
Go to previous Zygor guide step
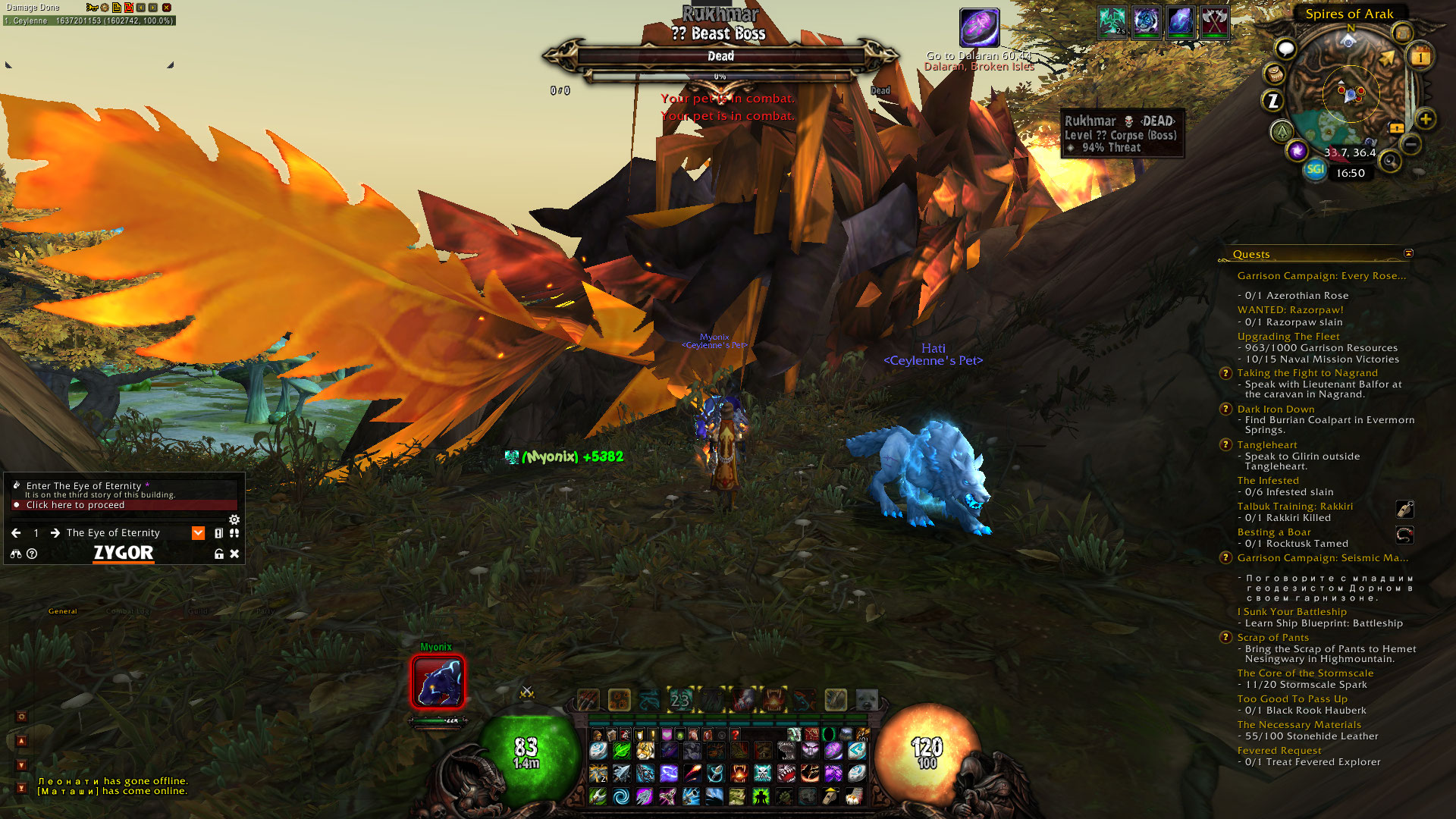click(16, 533)
